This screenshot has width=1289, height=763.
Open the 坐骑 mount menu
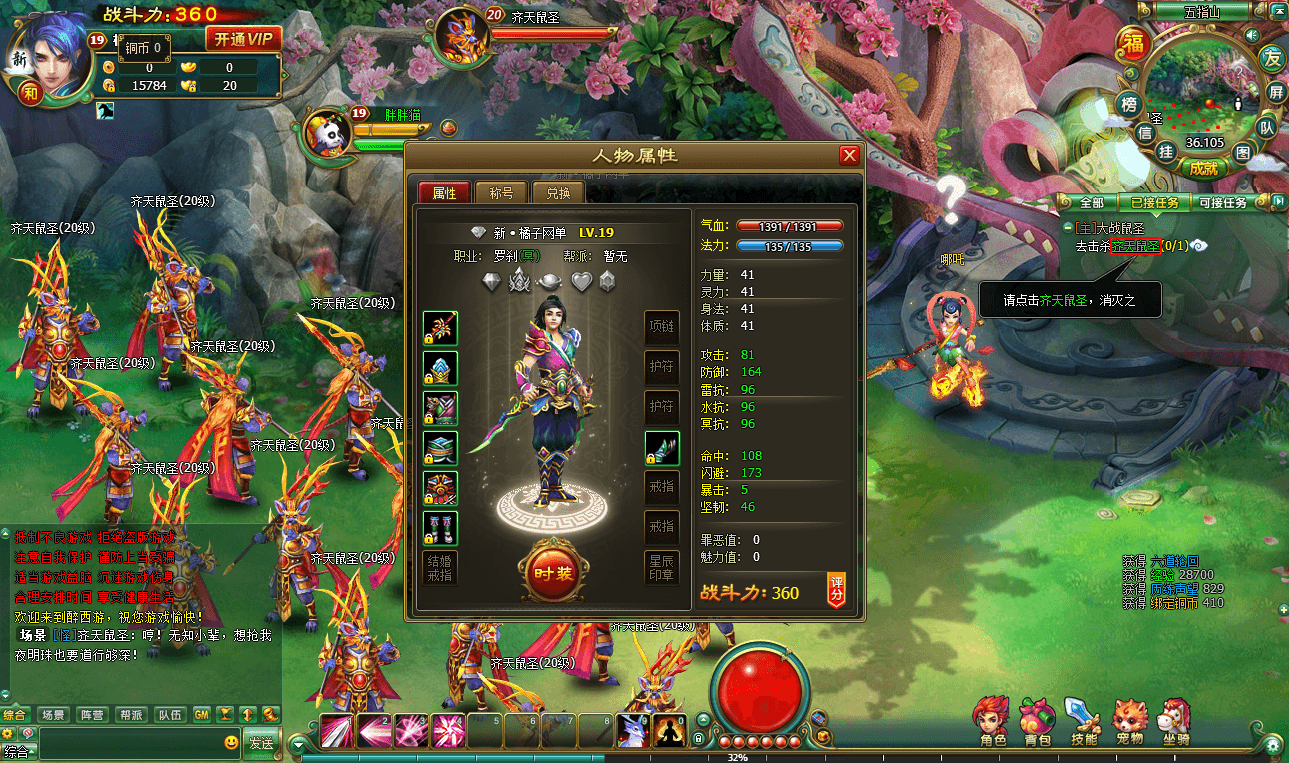click(1174, 722)
